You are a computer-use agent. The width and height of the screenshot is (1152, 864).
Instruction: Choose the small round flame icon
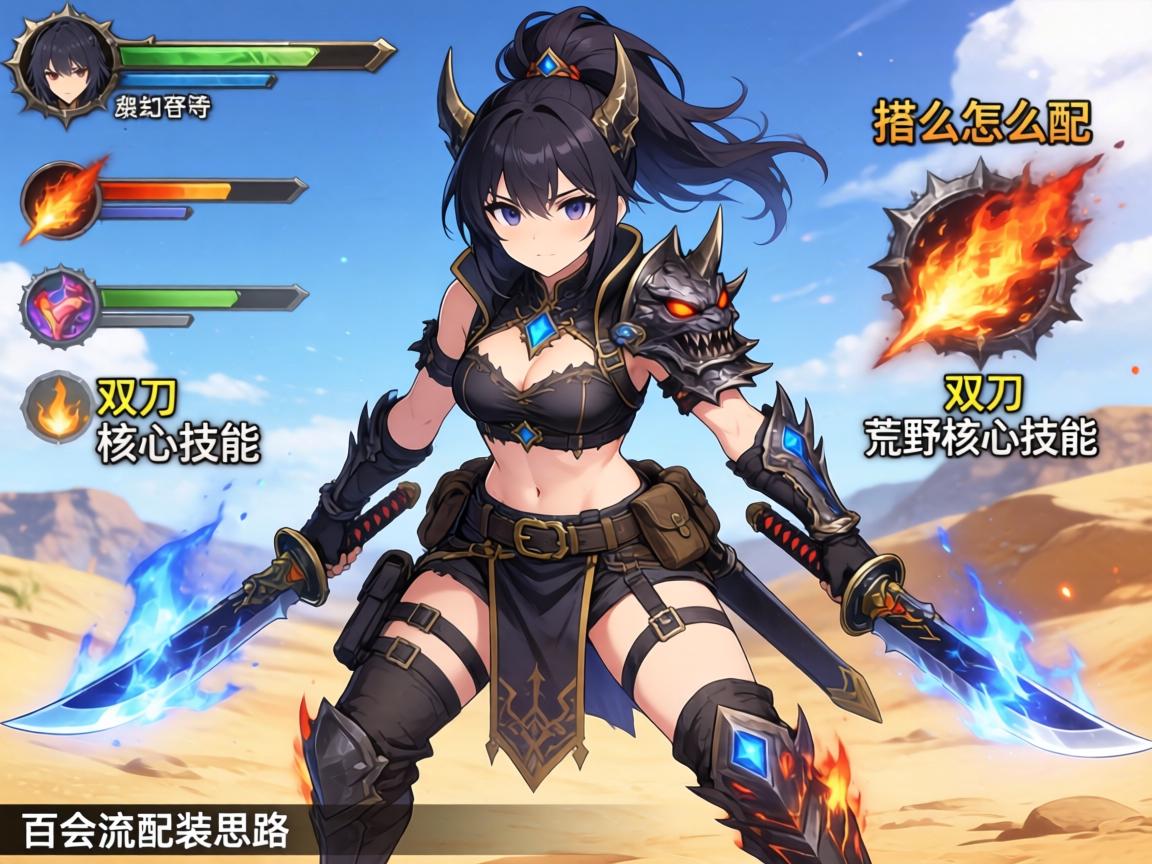click(58, 407)
